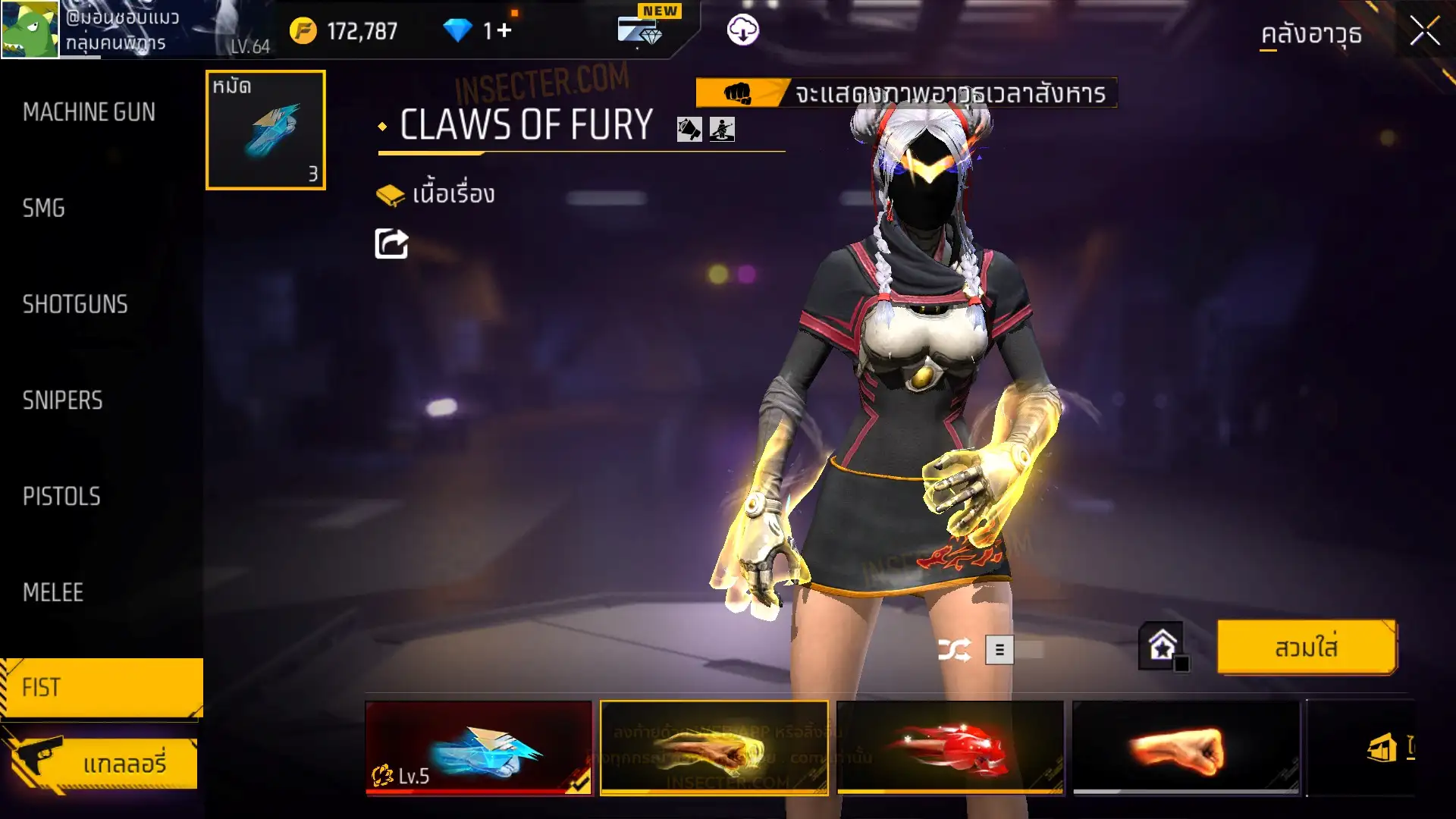The height and width of the screenshot is (819, 1456).
Task: Choose the PISTOLS category
Action: pos(61,496)
